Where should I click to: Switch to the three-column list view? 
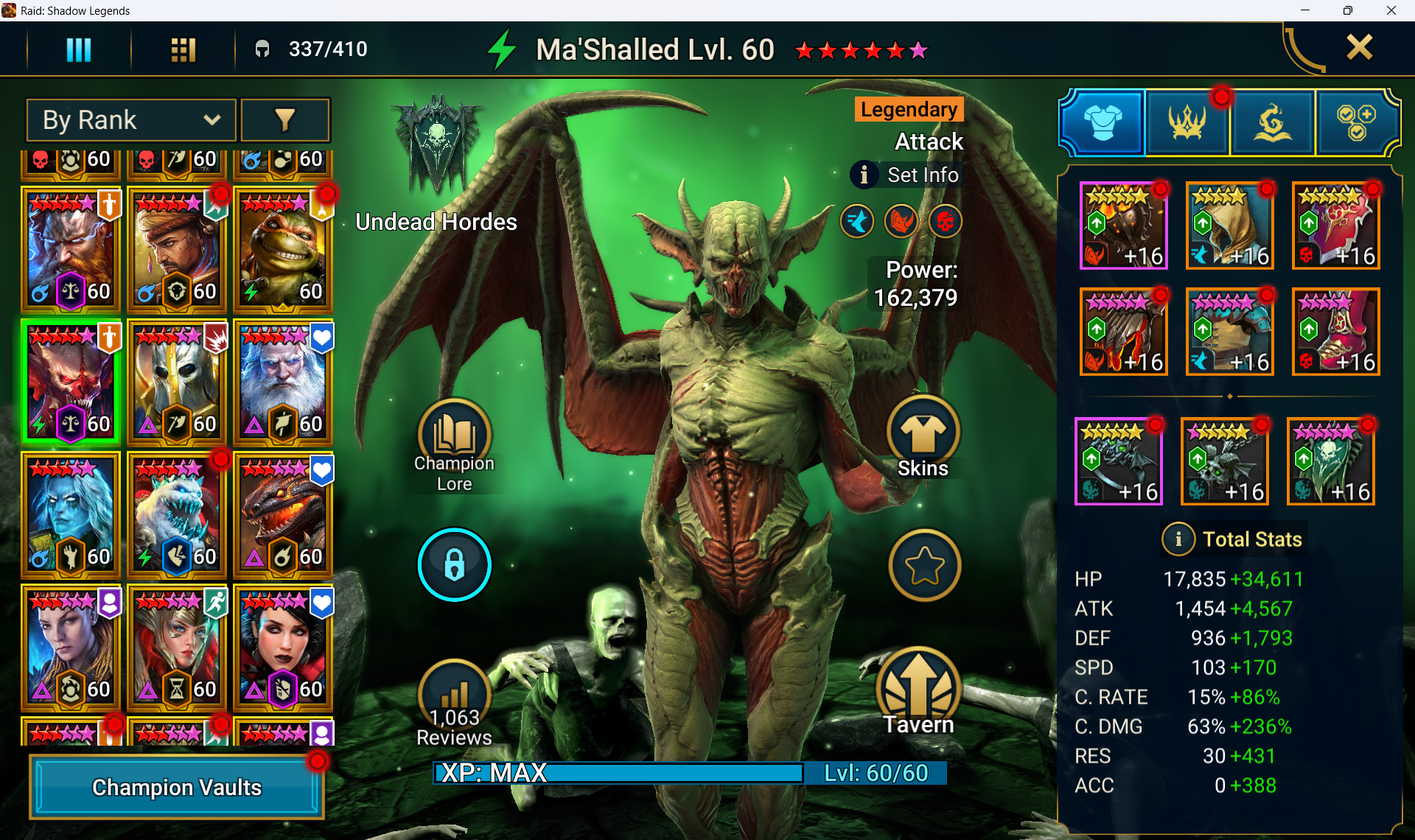79,49
